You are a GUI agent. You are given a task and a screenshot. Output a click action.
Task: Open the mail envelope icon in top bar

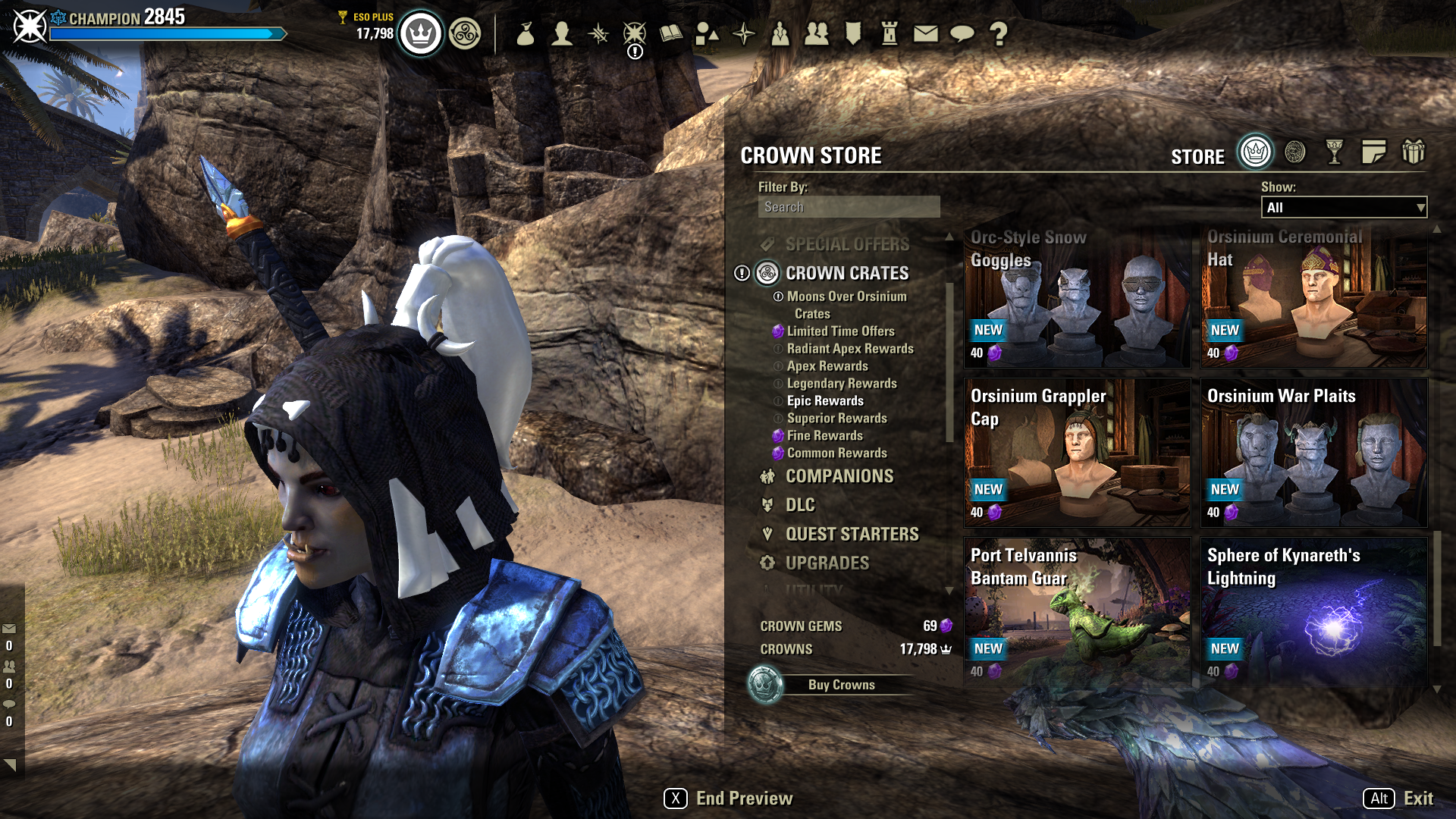pyautogui.click(x=925, y=33)
